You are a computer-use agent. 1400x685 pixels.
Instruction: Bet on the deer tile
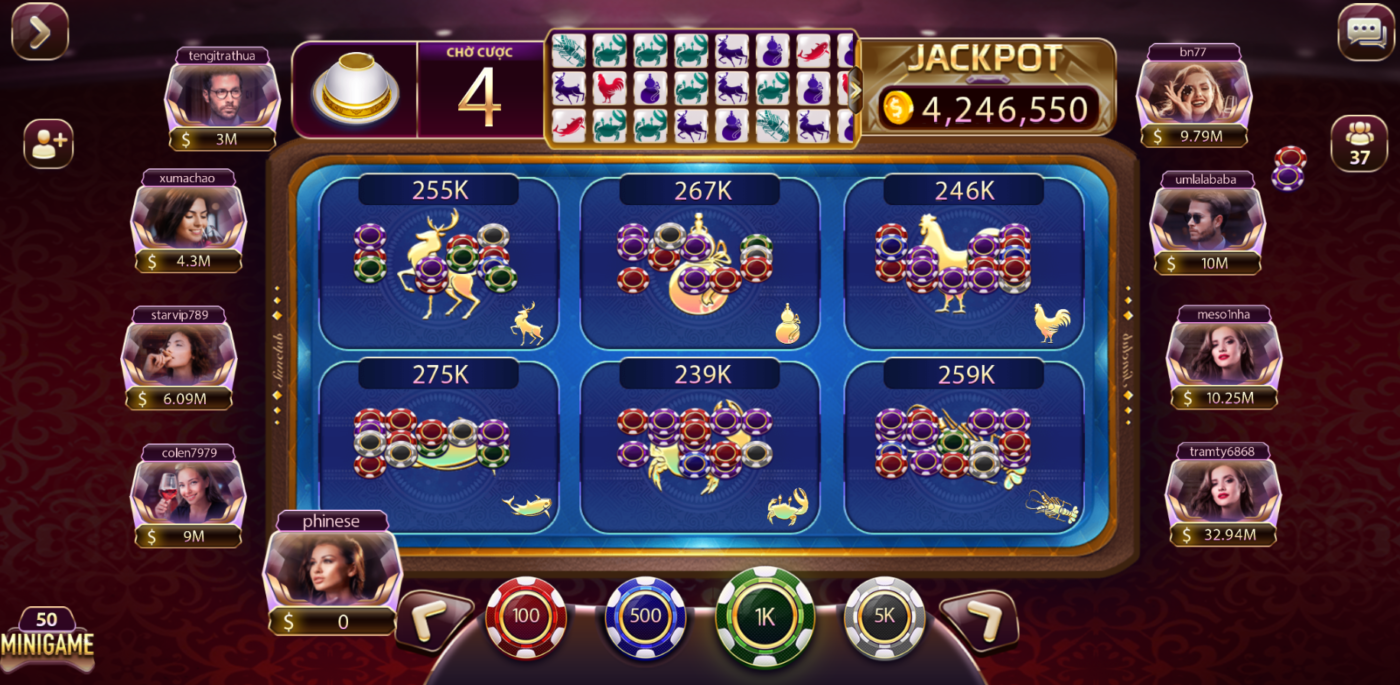[439, 263]
